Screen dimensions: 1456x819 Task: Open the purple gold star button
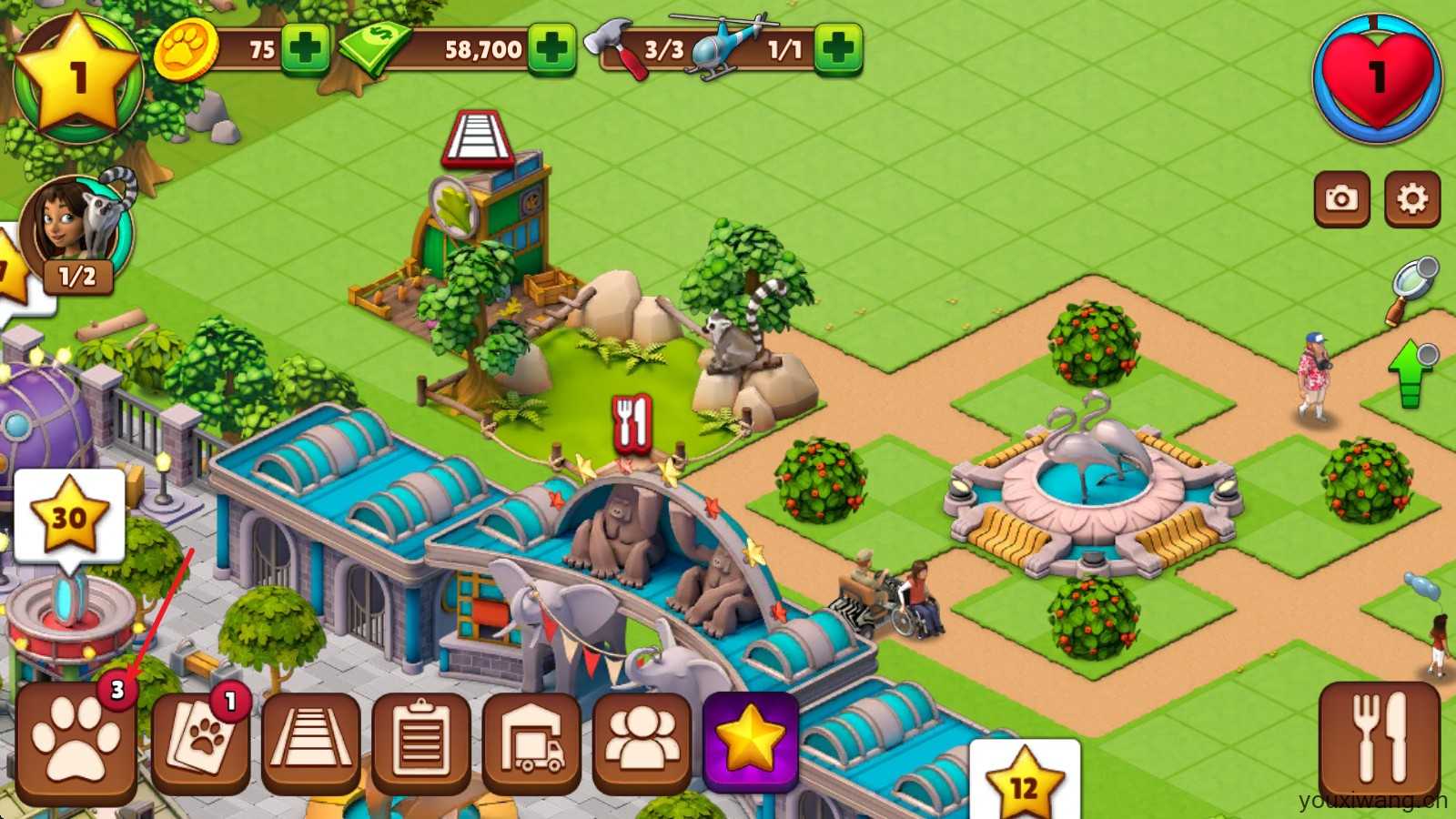point(751,742)
